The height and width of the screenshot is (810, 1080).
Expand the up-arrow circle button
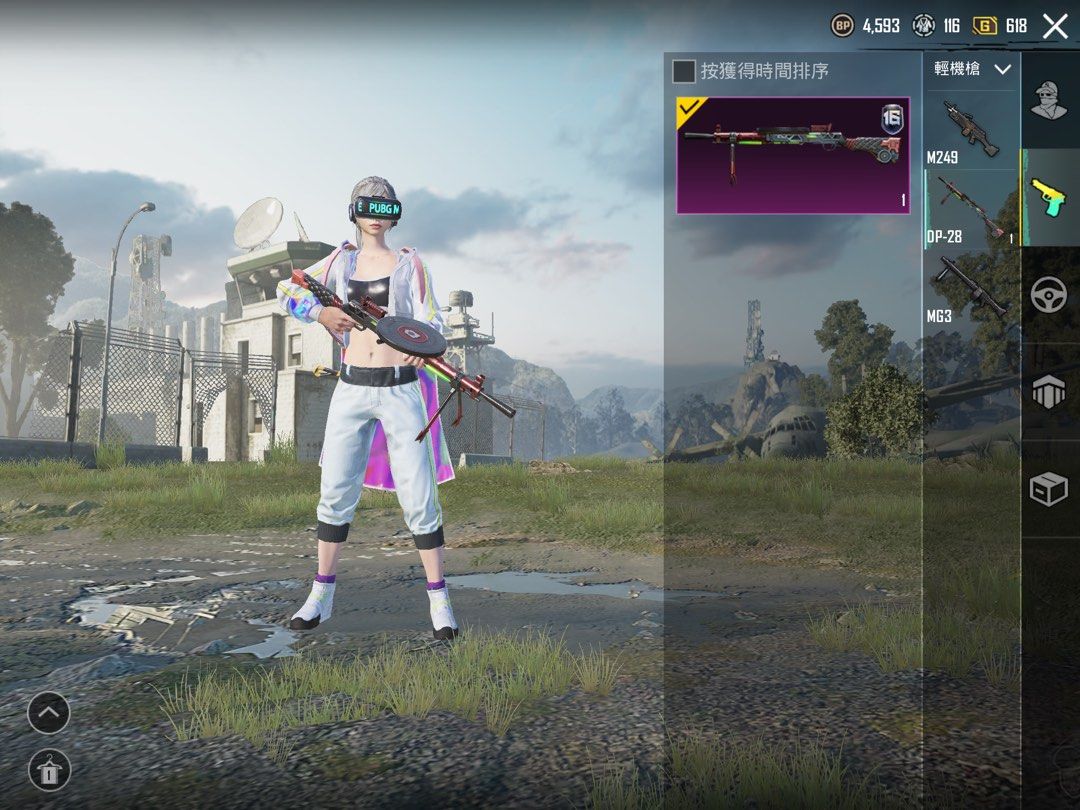(x=49, y=713)
